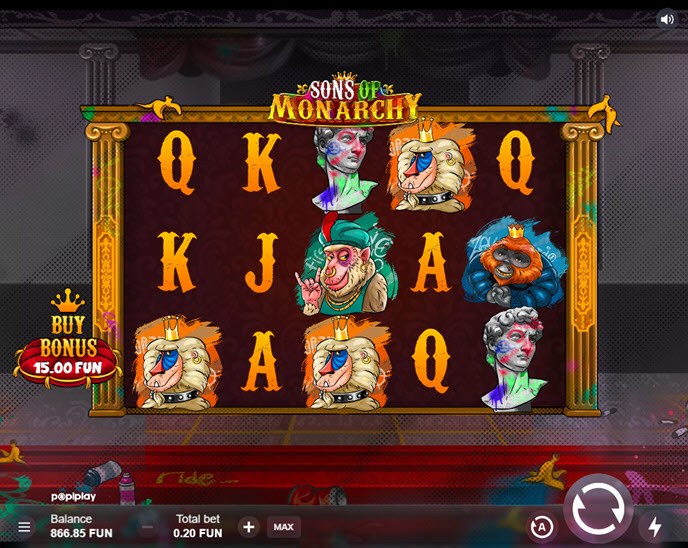Open the hamburger menu
This screenshot has width=688, height=548.
coord(24,526)
